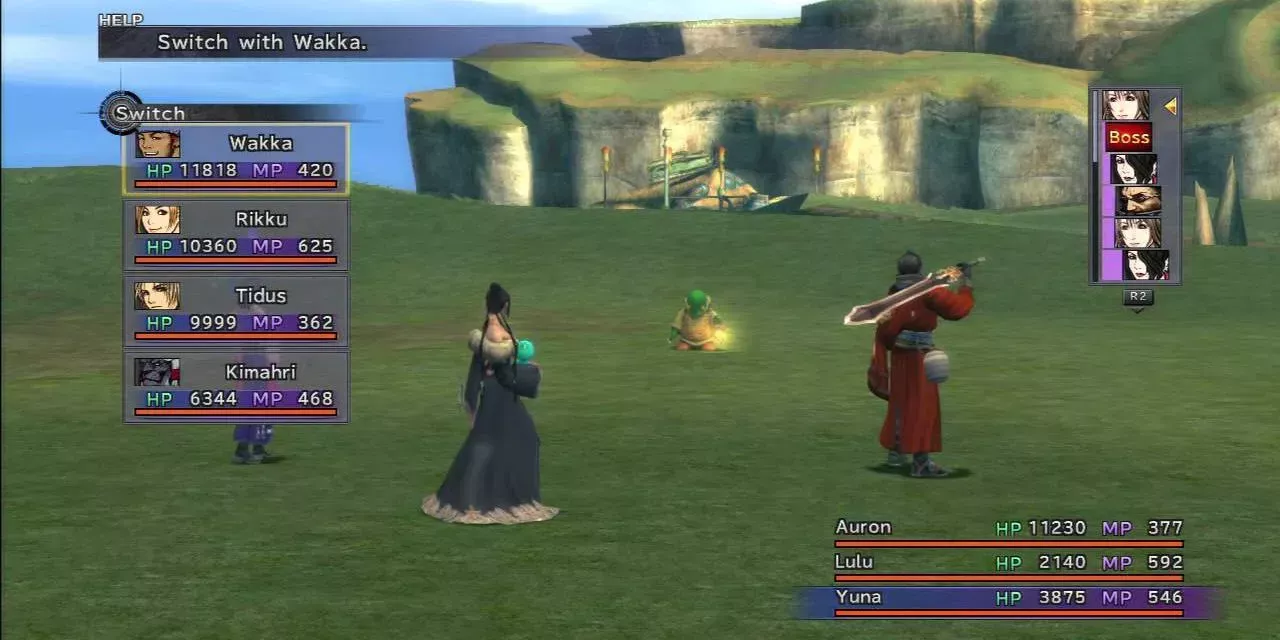Pick Kimahri from the Switch list
This screenshot has height=640, width=1280.
(236, 386)
